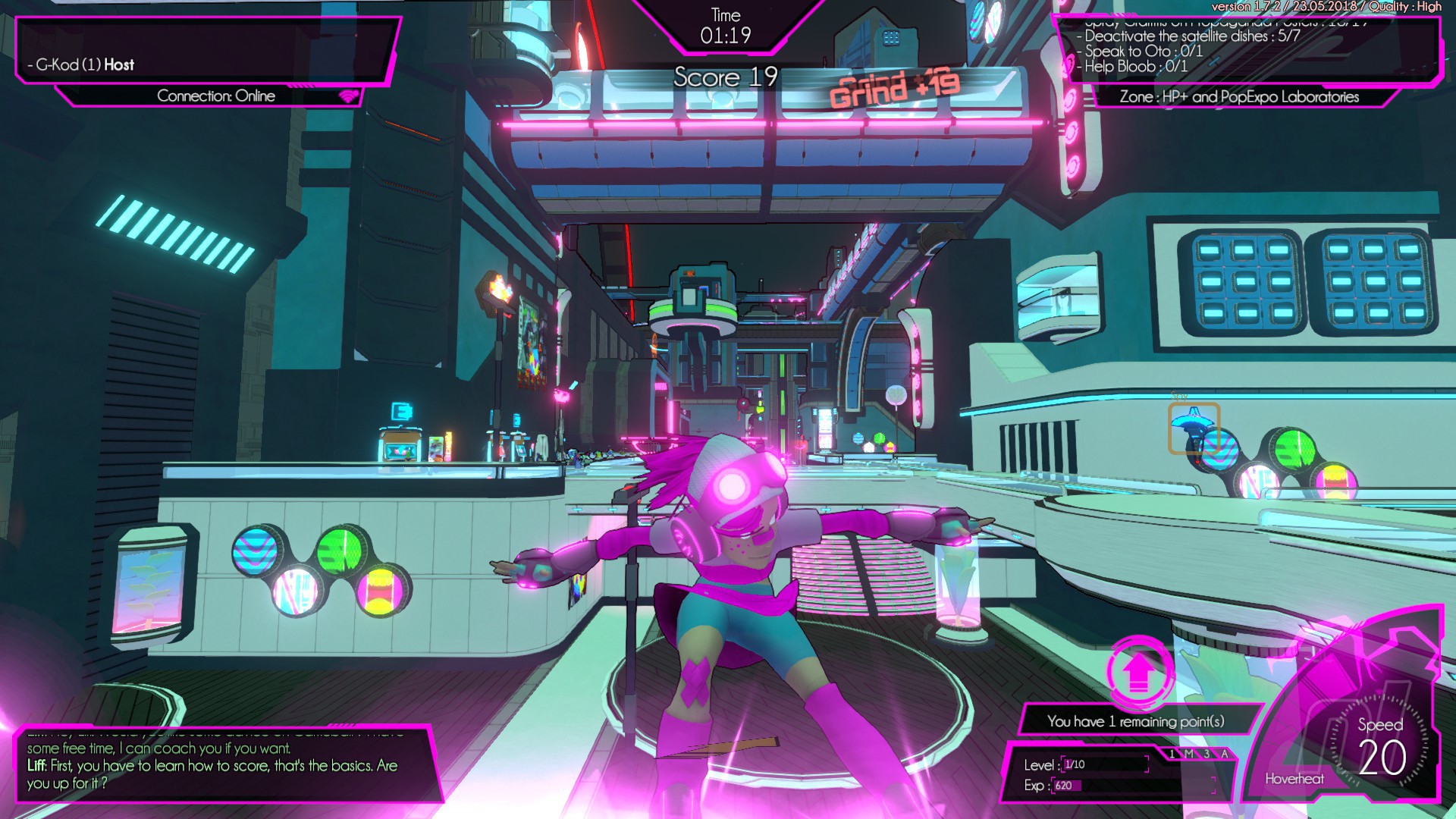Image resolution: width=1456 pixels, height=819 pixels.
Task: Click the Connection: Online status bar
Action: (216, 96)
